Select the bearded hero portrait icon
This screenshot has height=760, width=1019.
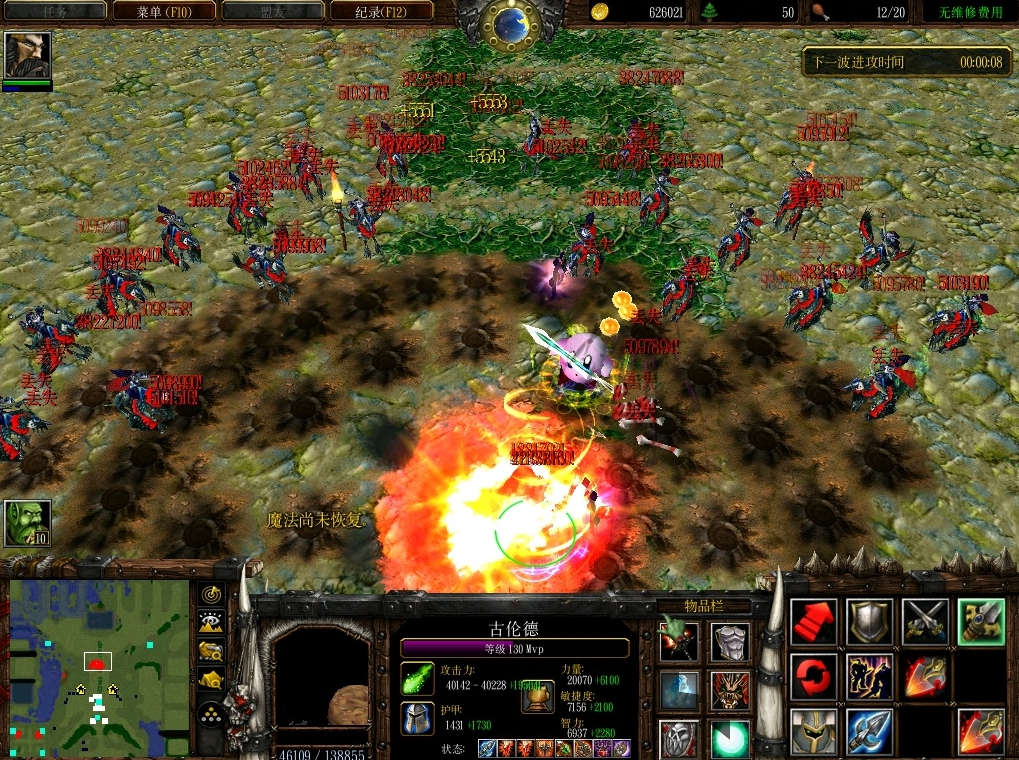[x=27, y=56]
